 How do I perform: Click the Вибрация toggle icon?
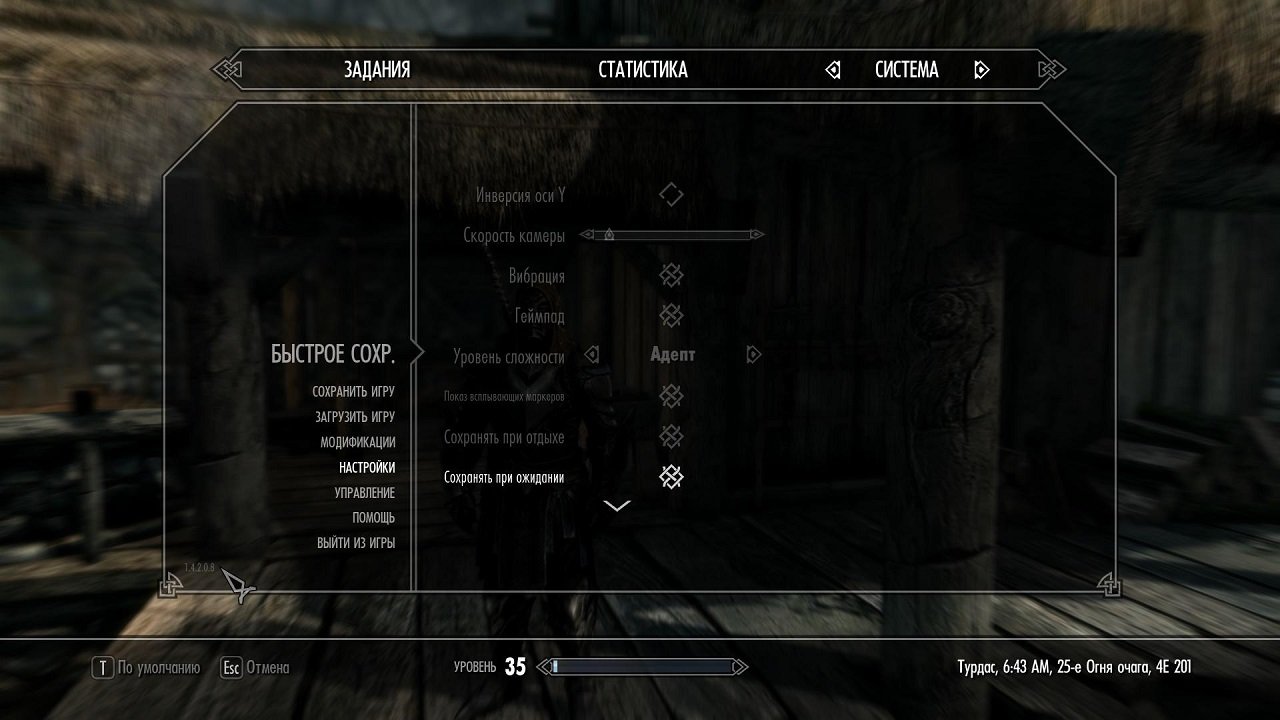click(x=670, y=275)
